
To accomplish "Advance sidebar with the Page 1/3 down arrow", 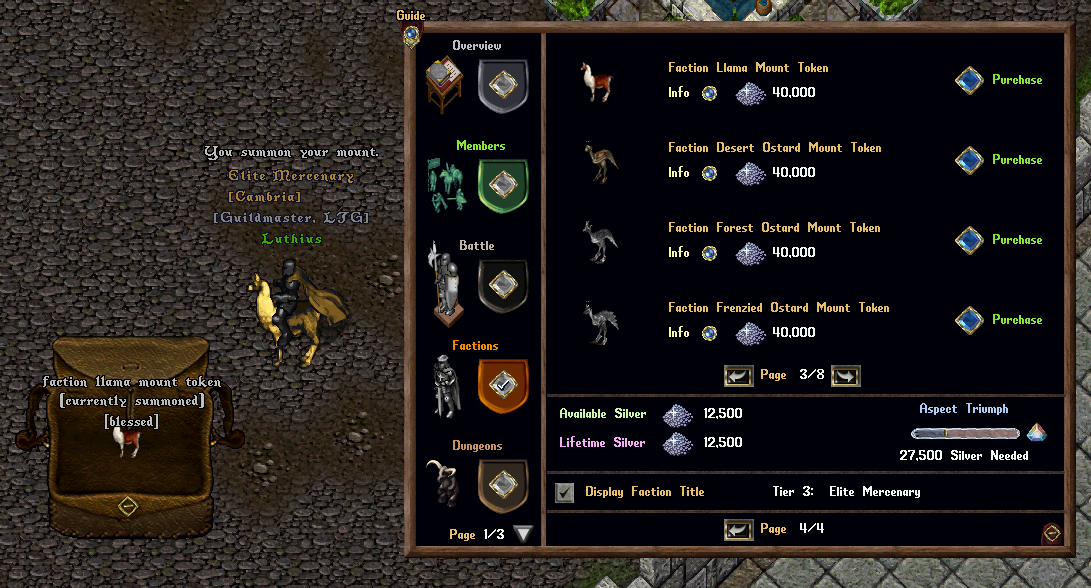I will point(523,534).
